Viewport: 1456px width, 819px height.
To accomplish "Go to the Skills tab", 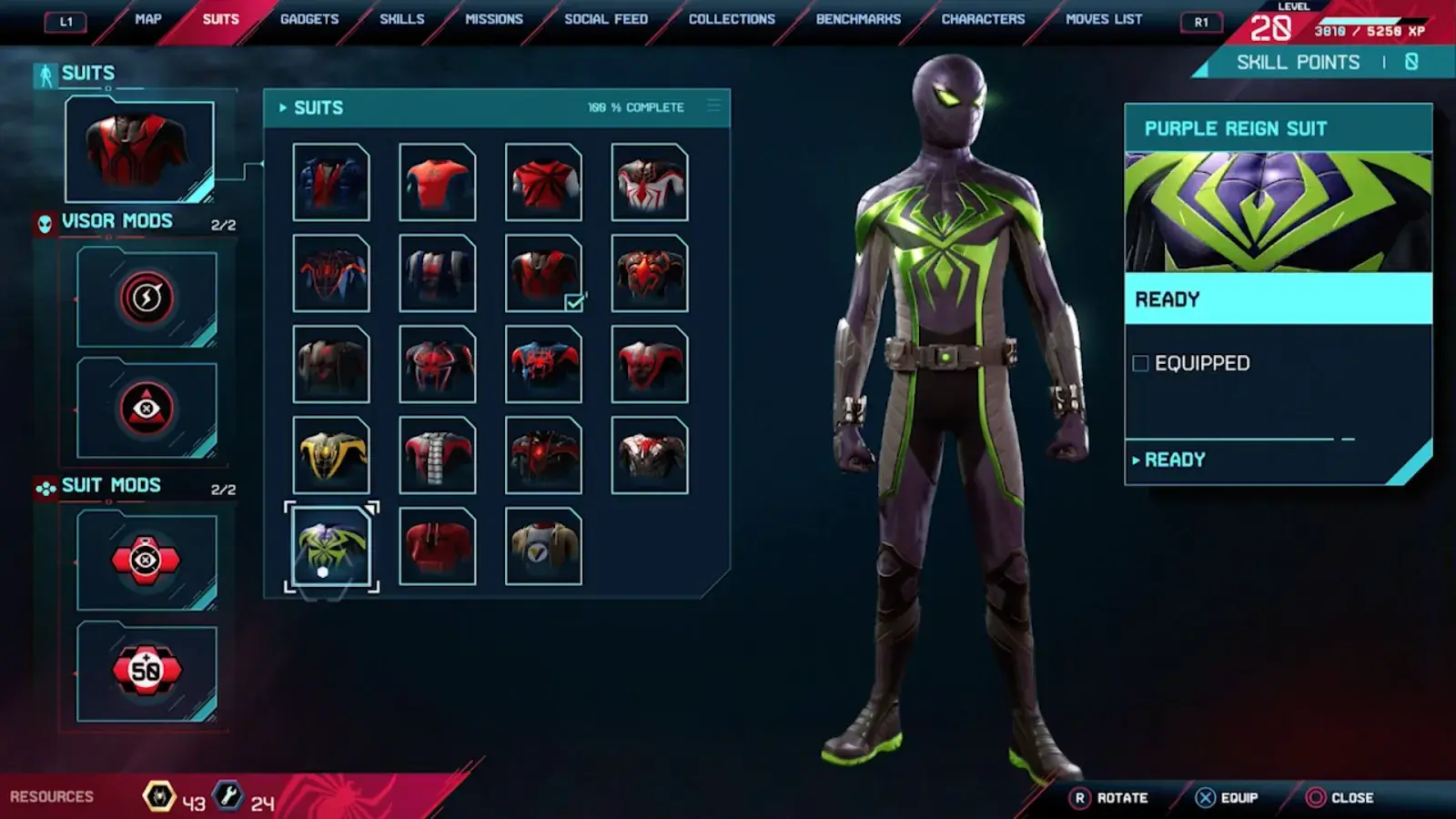I will (x=401, y=19).
